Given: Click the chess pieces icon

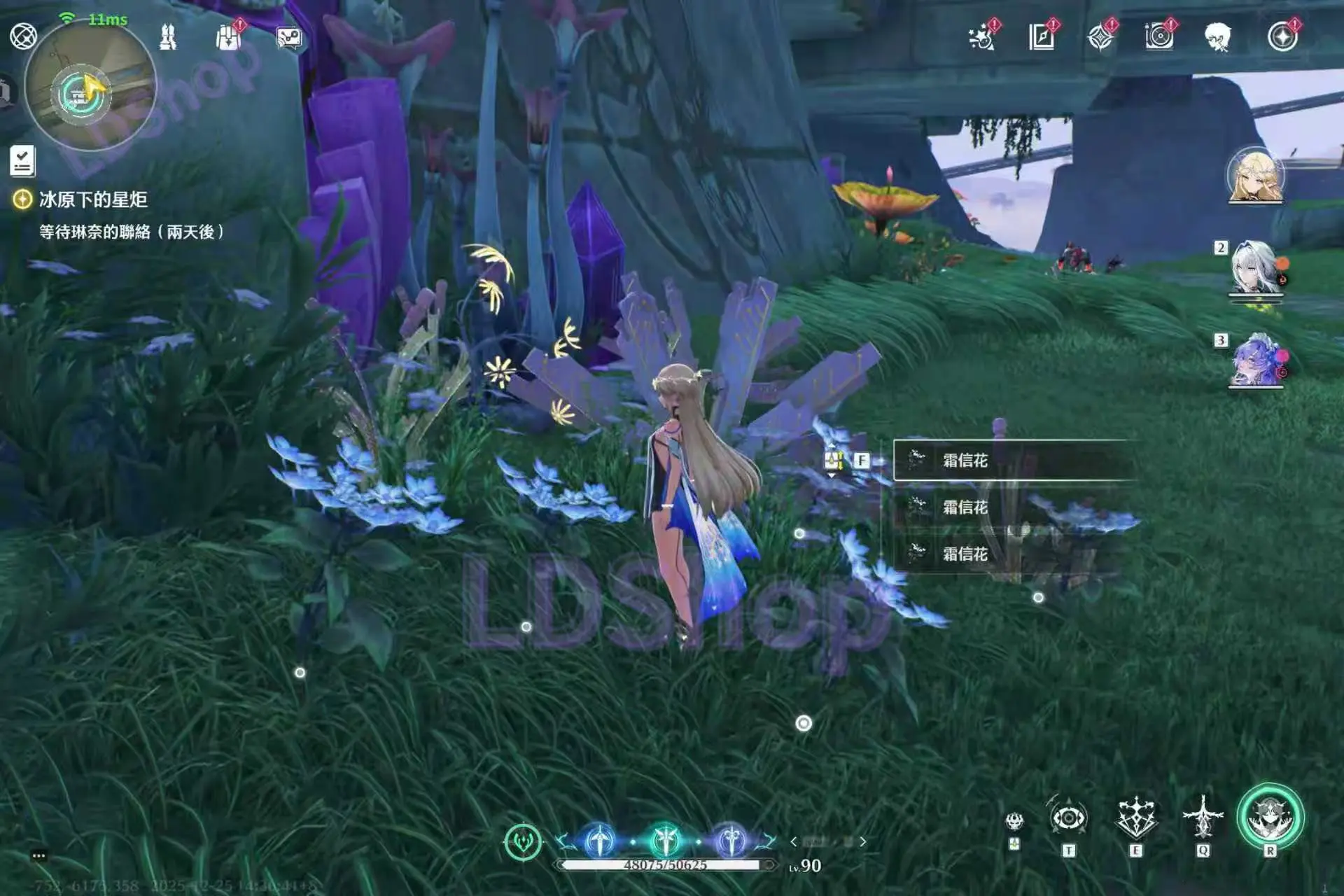Looking at the screenshot, I should (x=168, y=37).
